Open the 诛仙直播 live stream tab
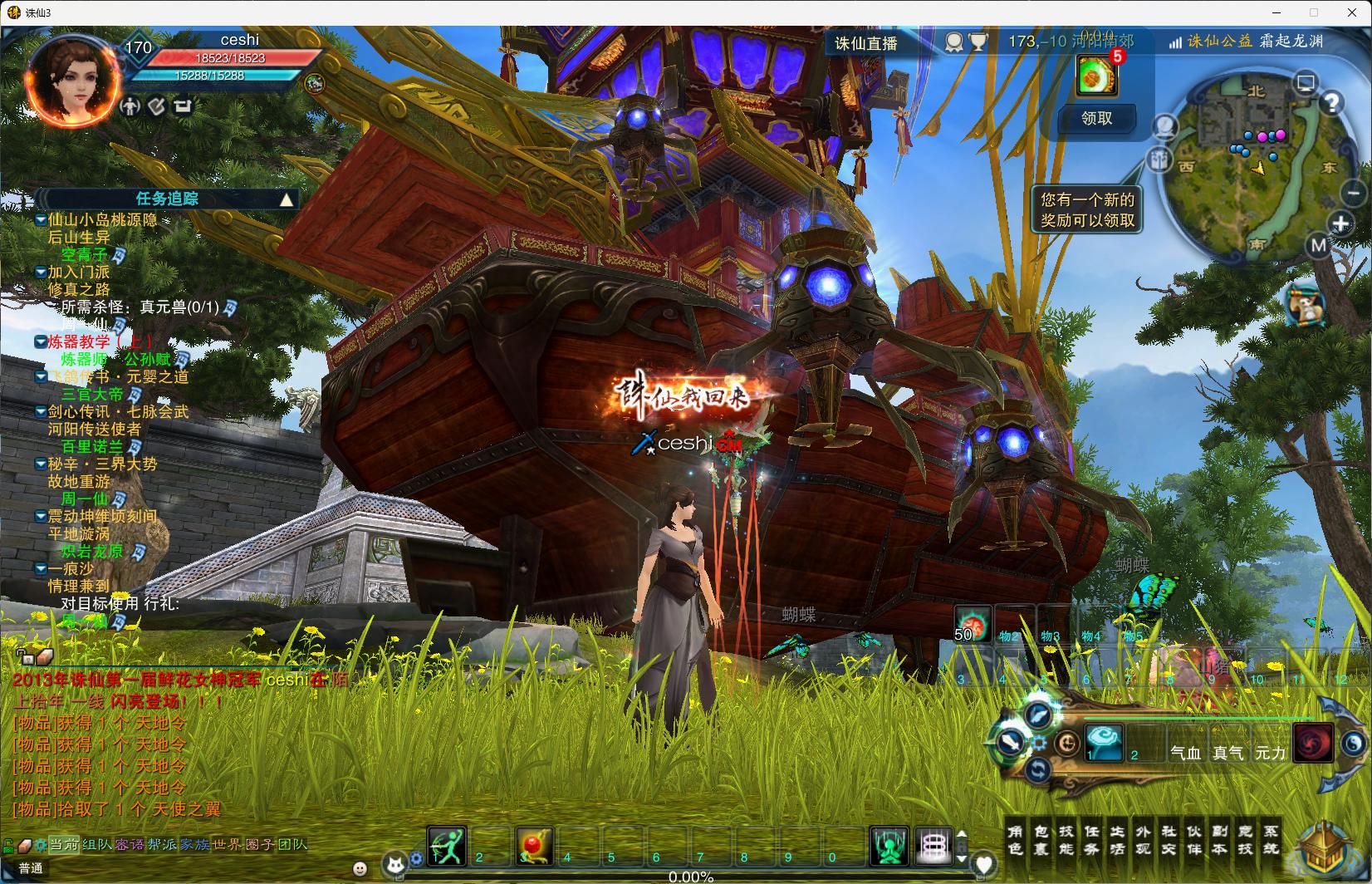1372x884 pixels. 866,43
